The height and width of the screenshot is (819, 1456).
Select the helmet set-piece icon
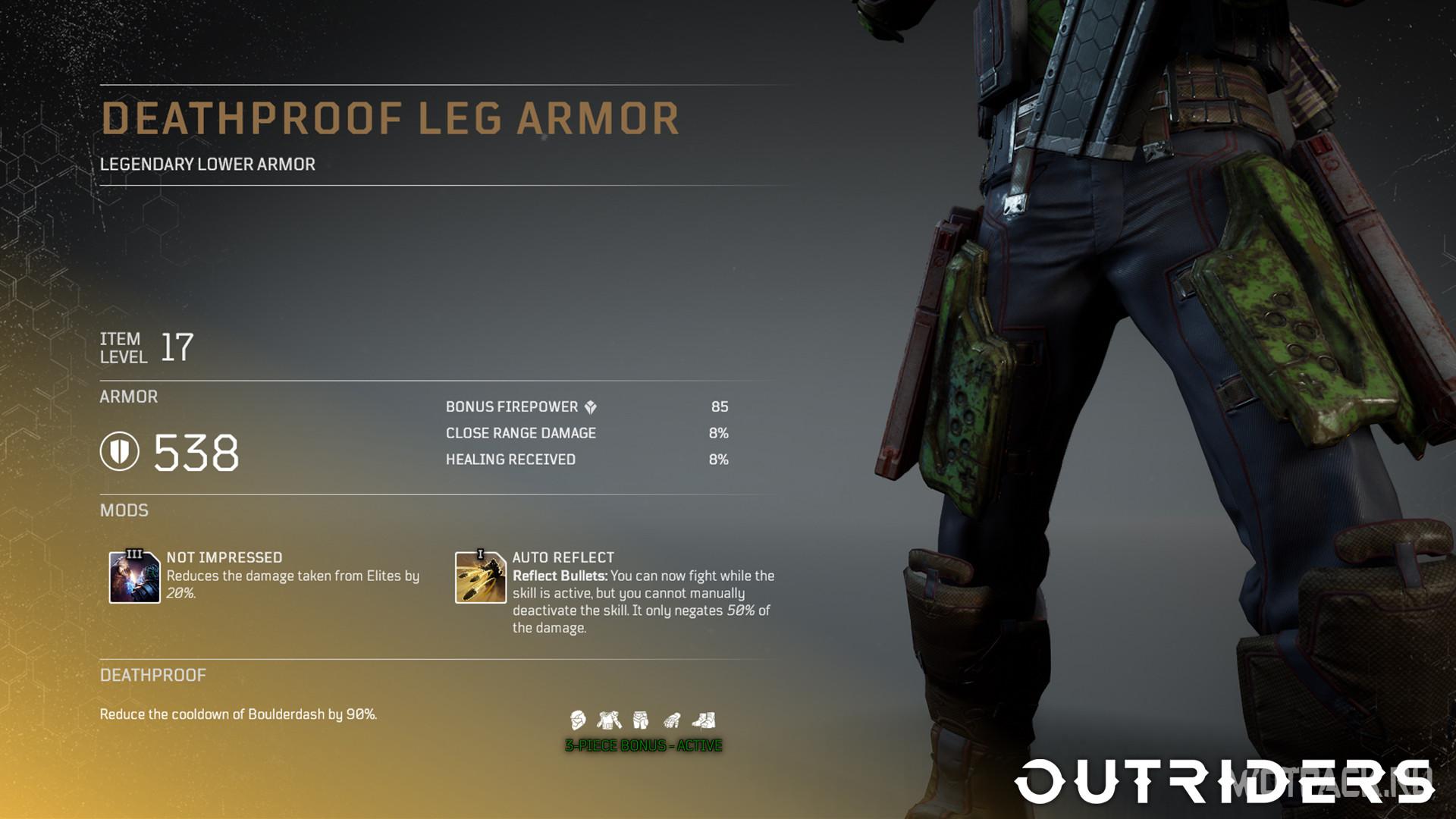[x=578, y=720]
